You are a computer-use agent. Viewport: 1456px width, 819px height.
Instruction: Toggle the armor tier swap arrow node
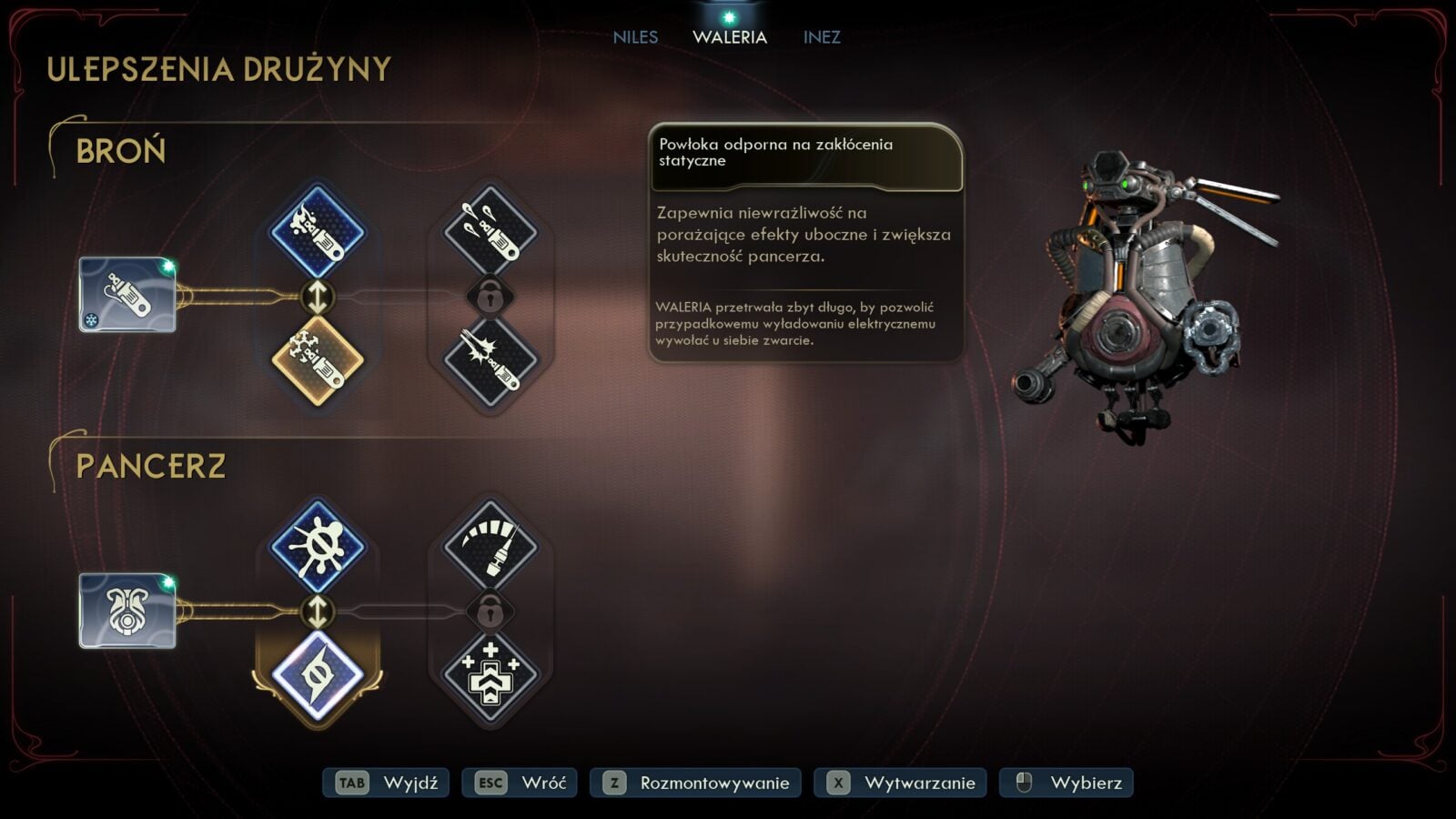pos(318,612)
